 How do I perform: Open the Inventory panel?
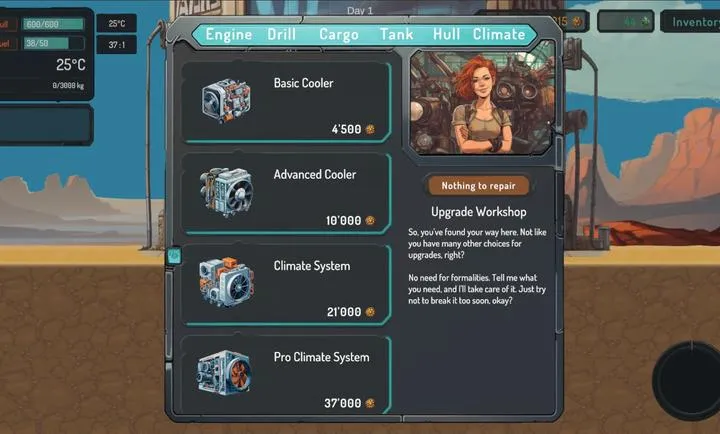[694, 21]
